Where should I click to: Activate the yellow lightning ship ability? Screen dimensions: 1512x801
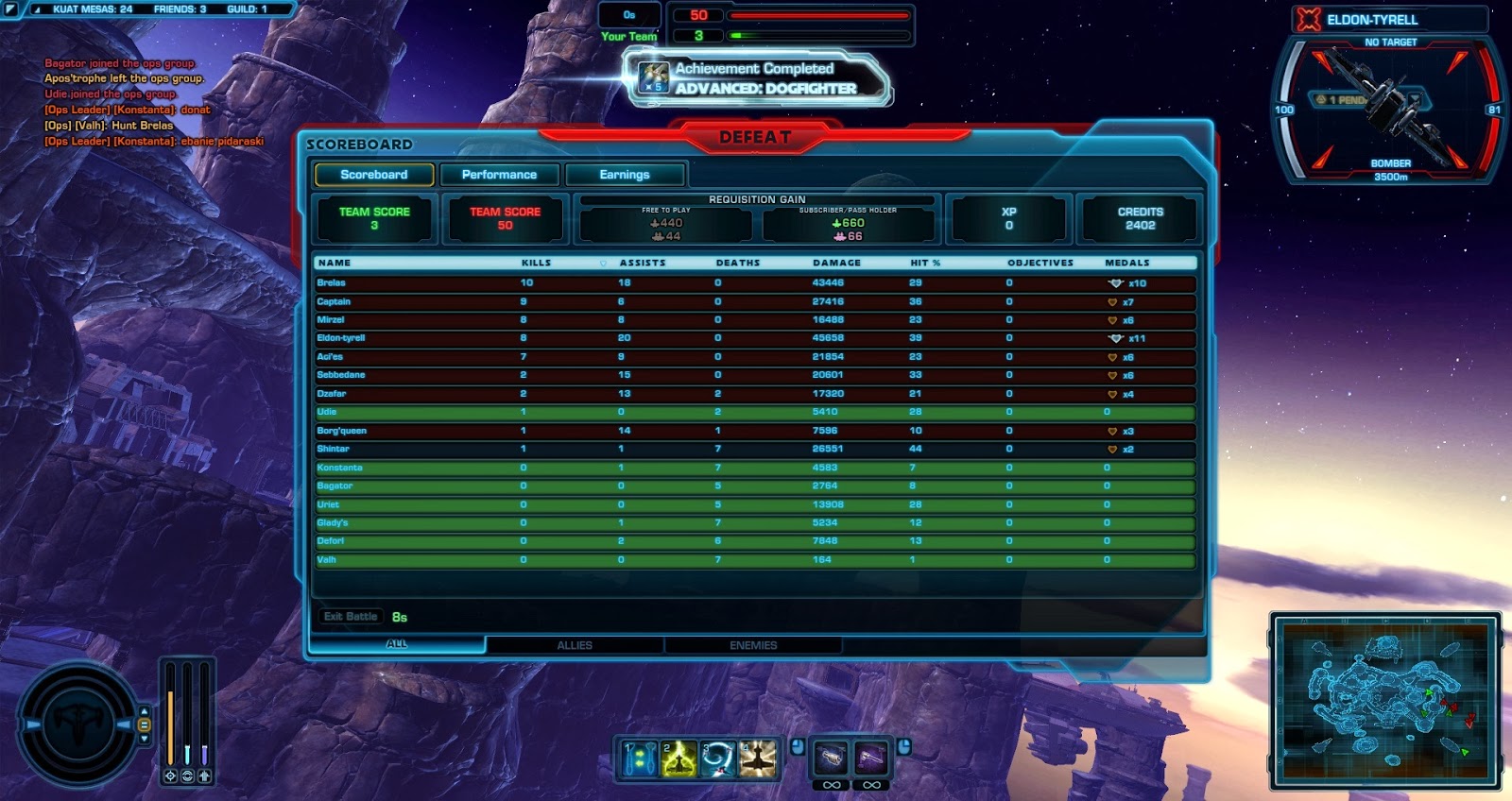point(679,758)
